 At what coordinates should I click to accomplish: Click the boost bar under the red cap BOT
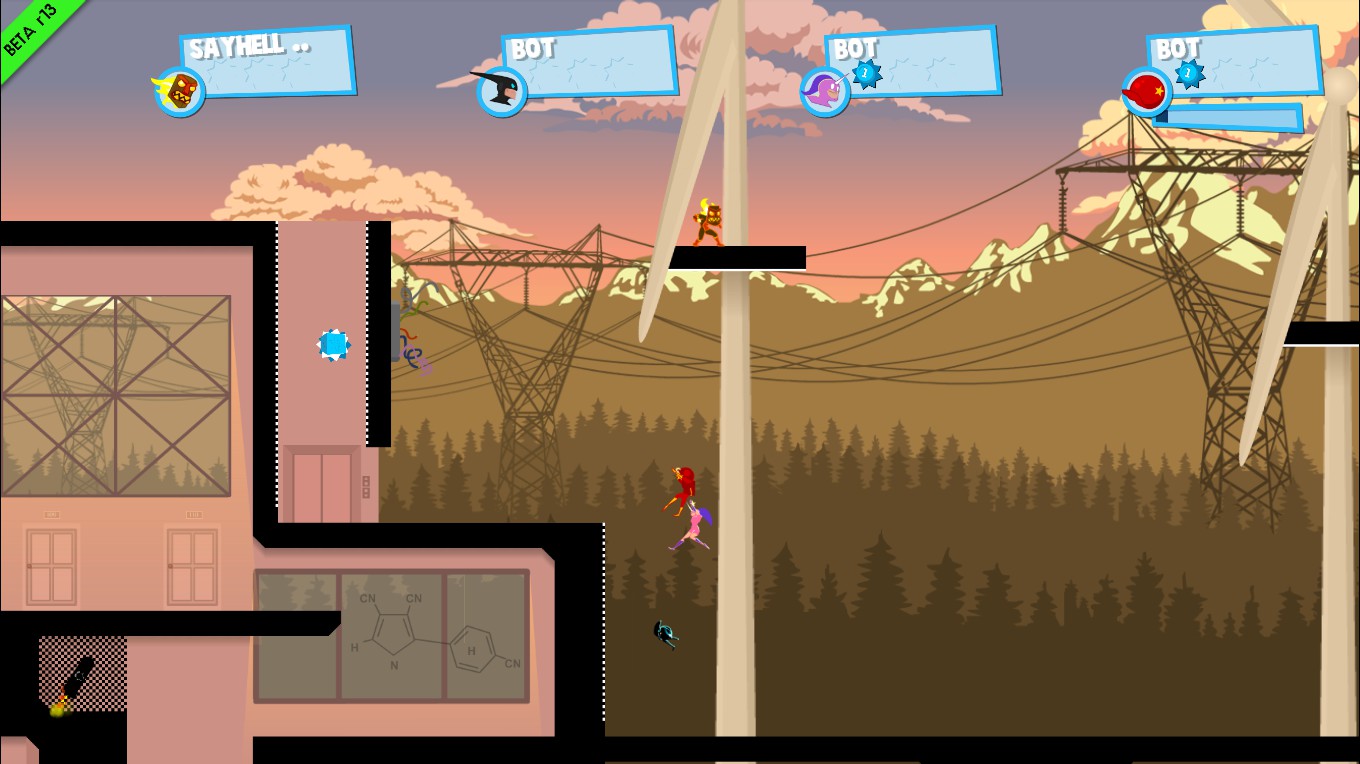tap(1230, 117)
